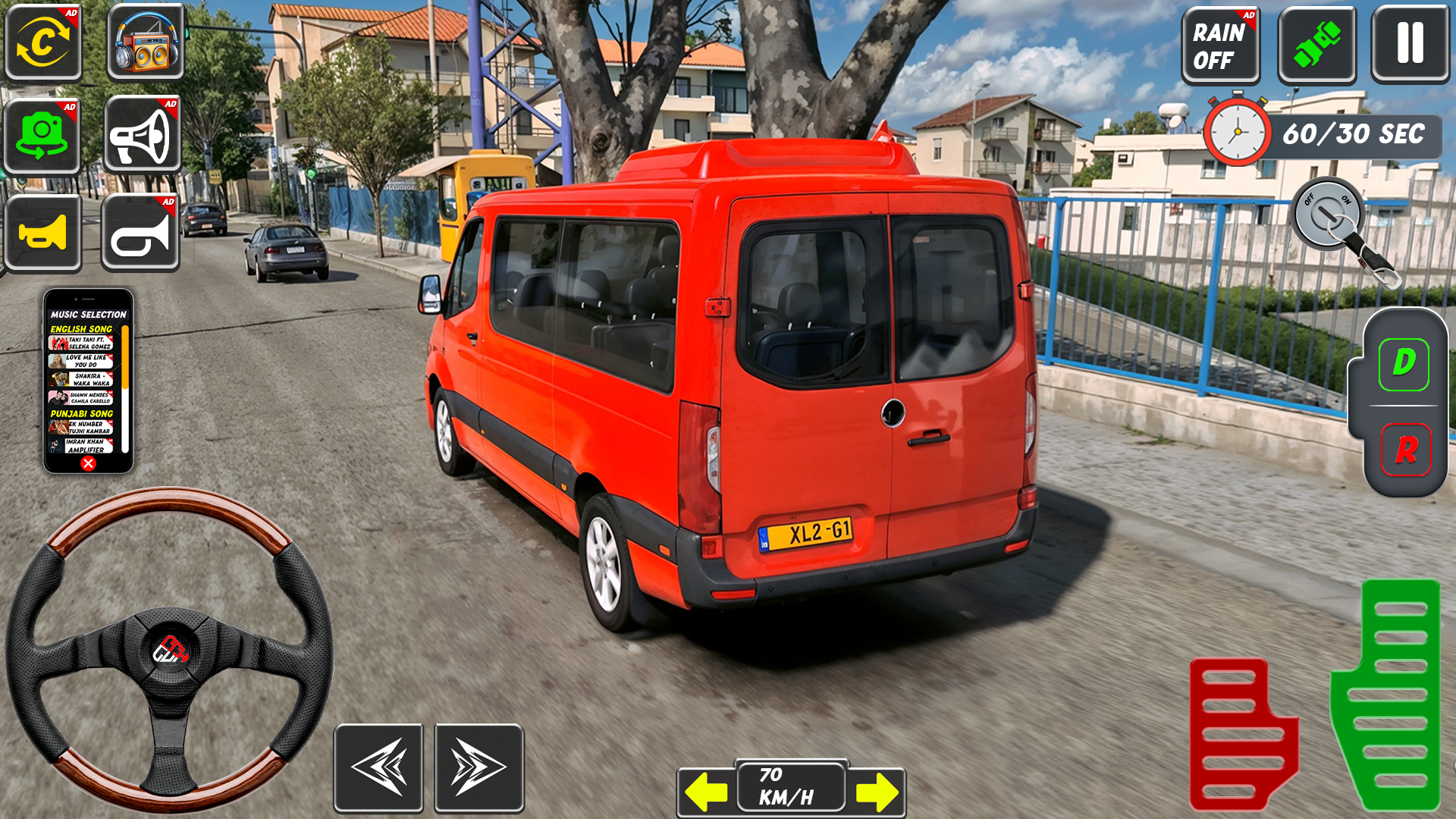Viewport: 1456px width, 819px height.
Task: Sound the yellow horn
Action: 43,232
